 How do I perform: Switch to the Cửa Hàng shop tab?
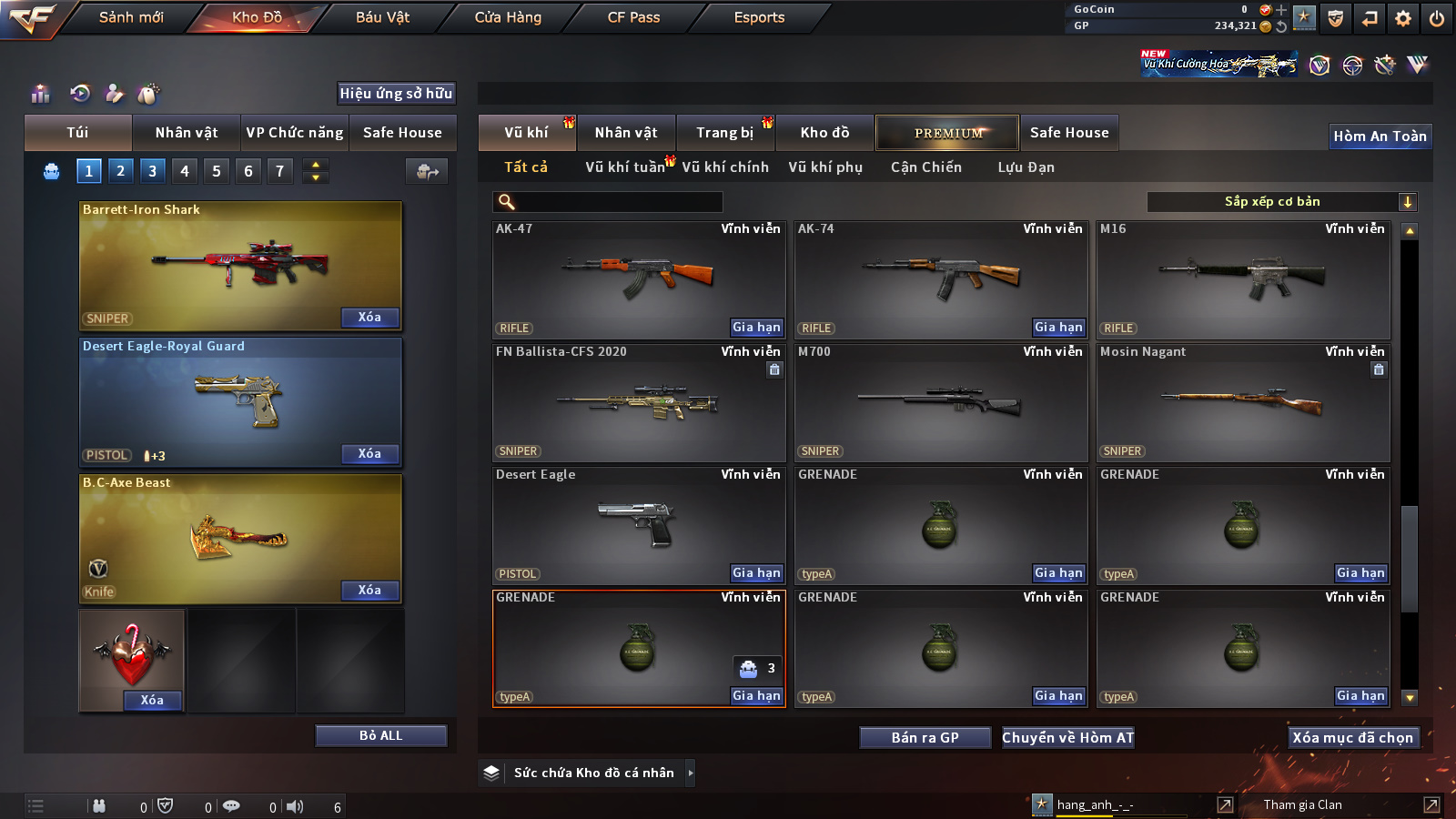pos(508,17)
